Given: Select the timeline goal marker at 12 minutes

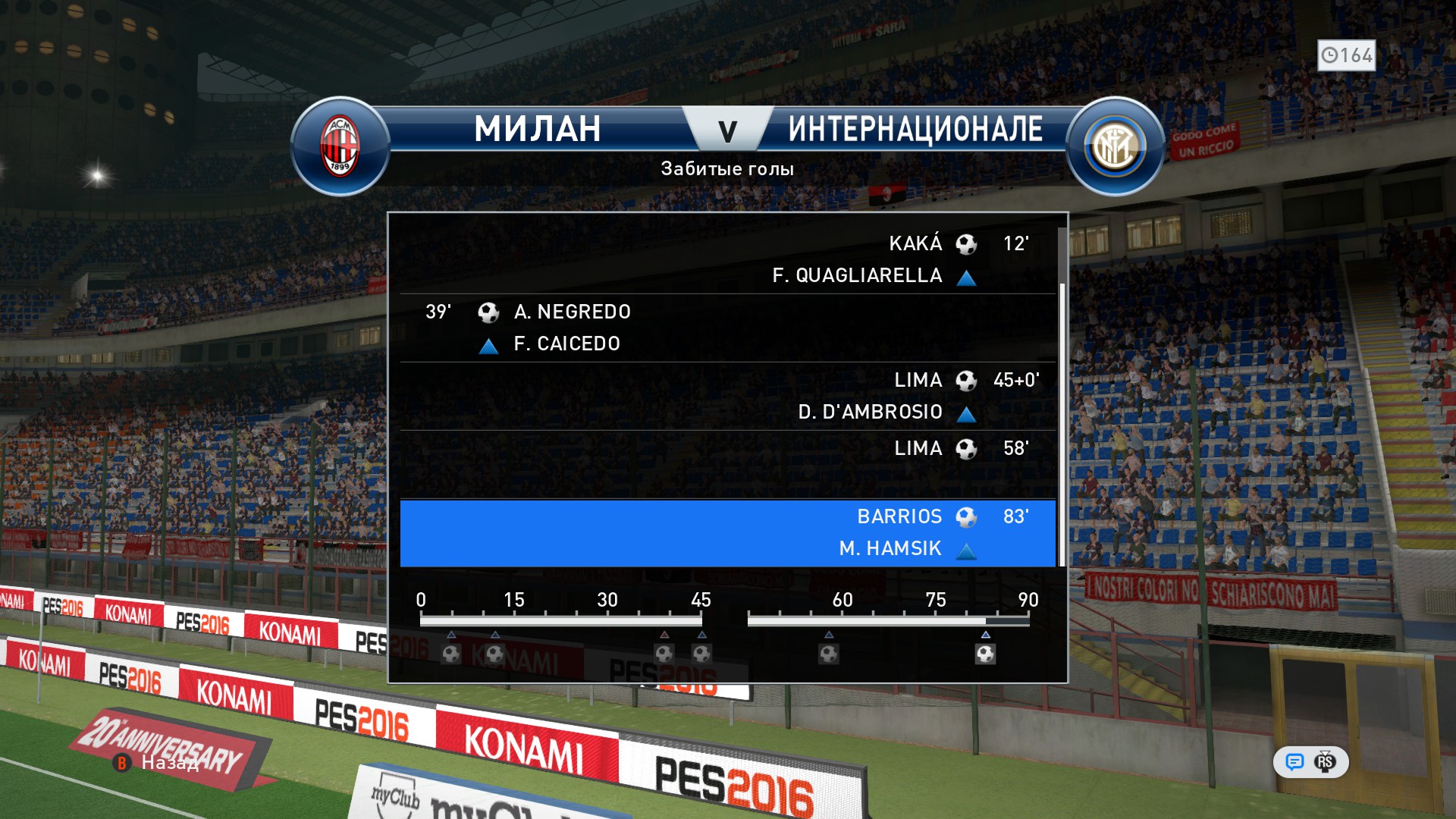Looking at the screenshot, I should (494, 654).
